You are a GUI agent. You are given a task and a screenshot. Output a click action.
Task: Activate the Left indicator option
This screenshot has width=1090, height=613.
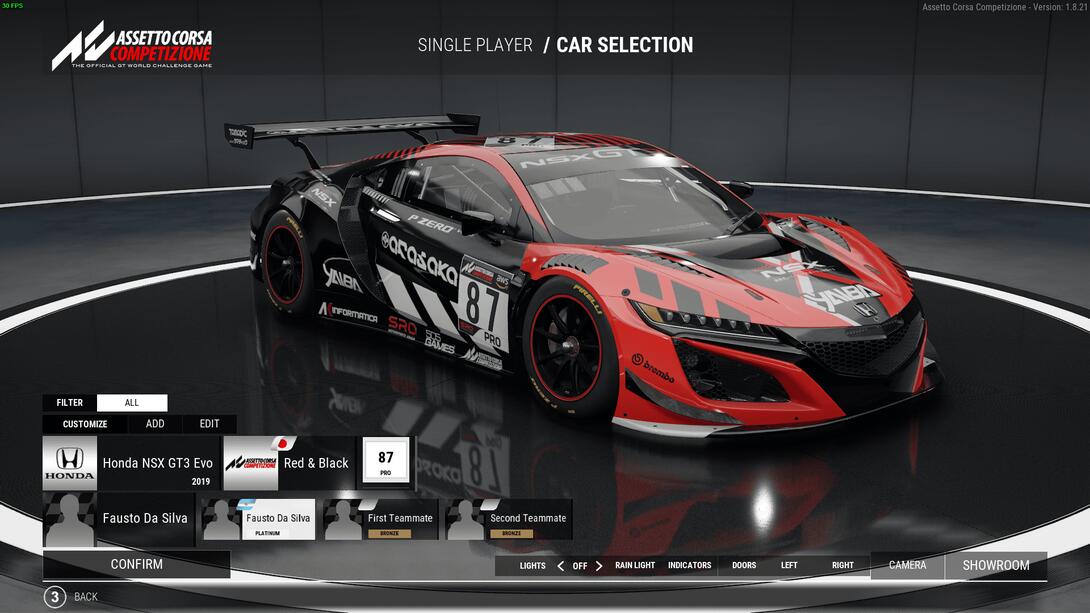[x=789, y=566]
